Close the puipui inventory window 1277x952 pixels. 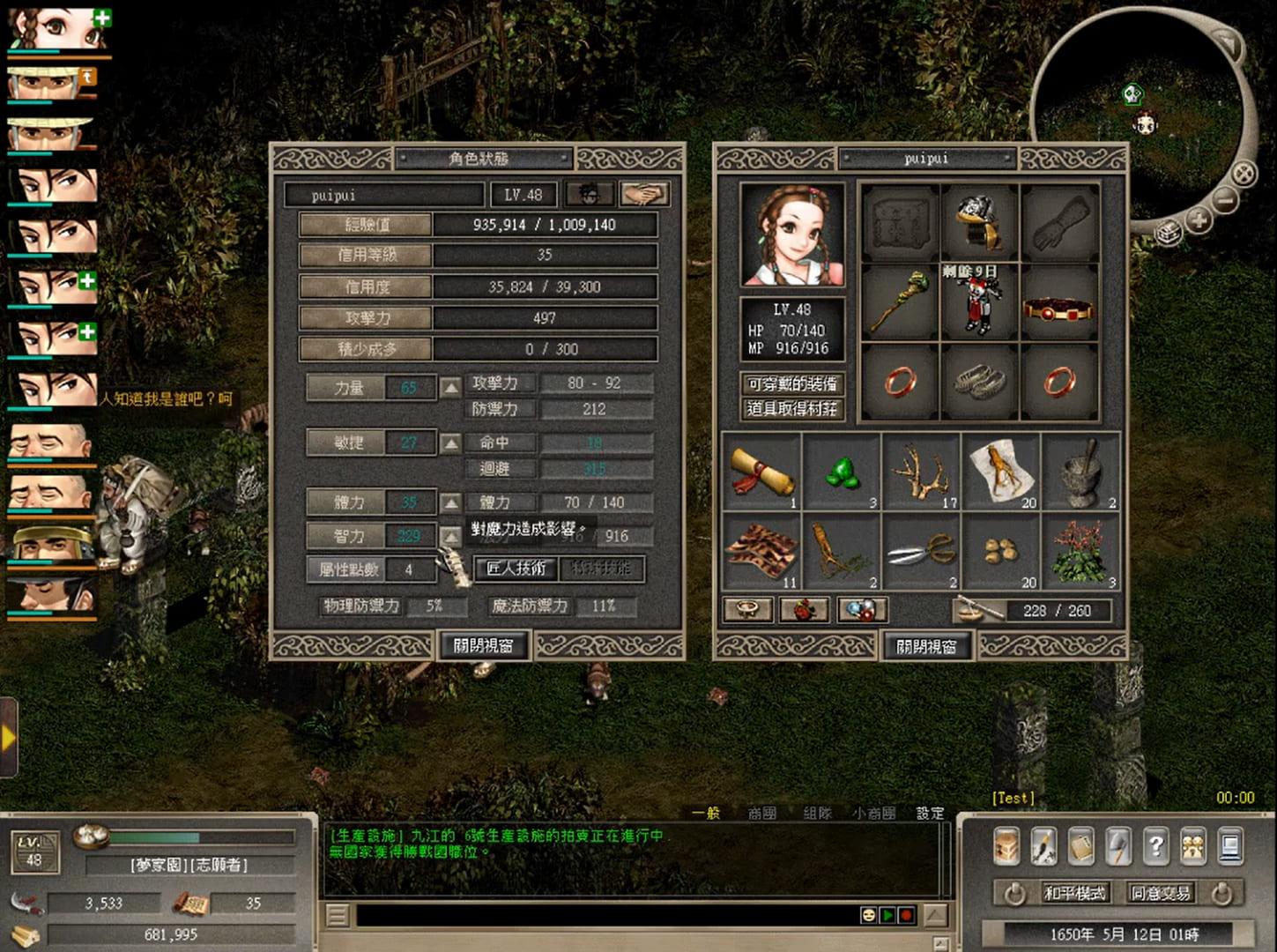pyautogui.click(x=926, y=646)
